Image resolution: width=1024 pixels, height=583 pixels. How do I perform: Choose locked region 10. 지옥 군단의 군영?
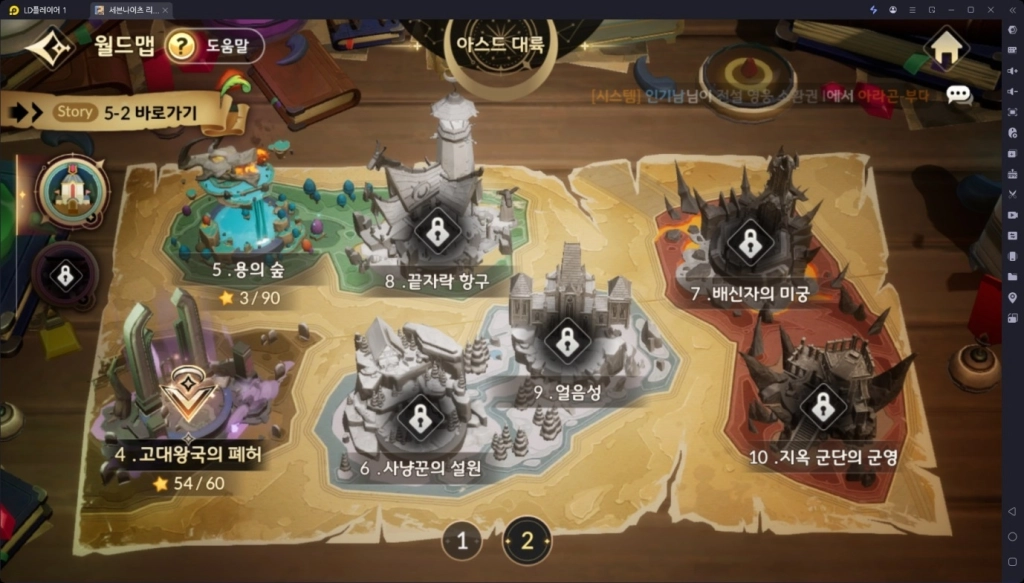[x=822, y=406]
